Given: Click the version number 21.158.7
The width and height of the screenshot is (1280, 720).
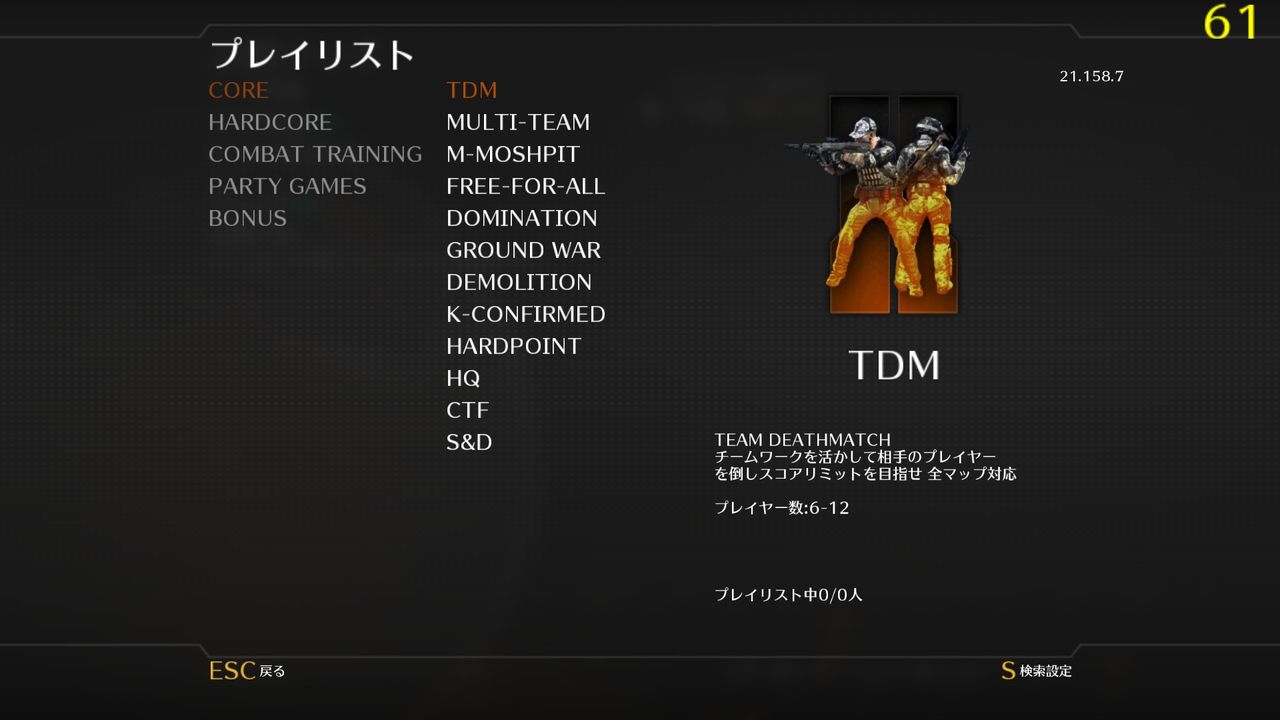Looking at the screenshot, I should click(x=1092, y=74).
